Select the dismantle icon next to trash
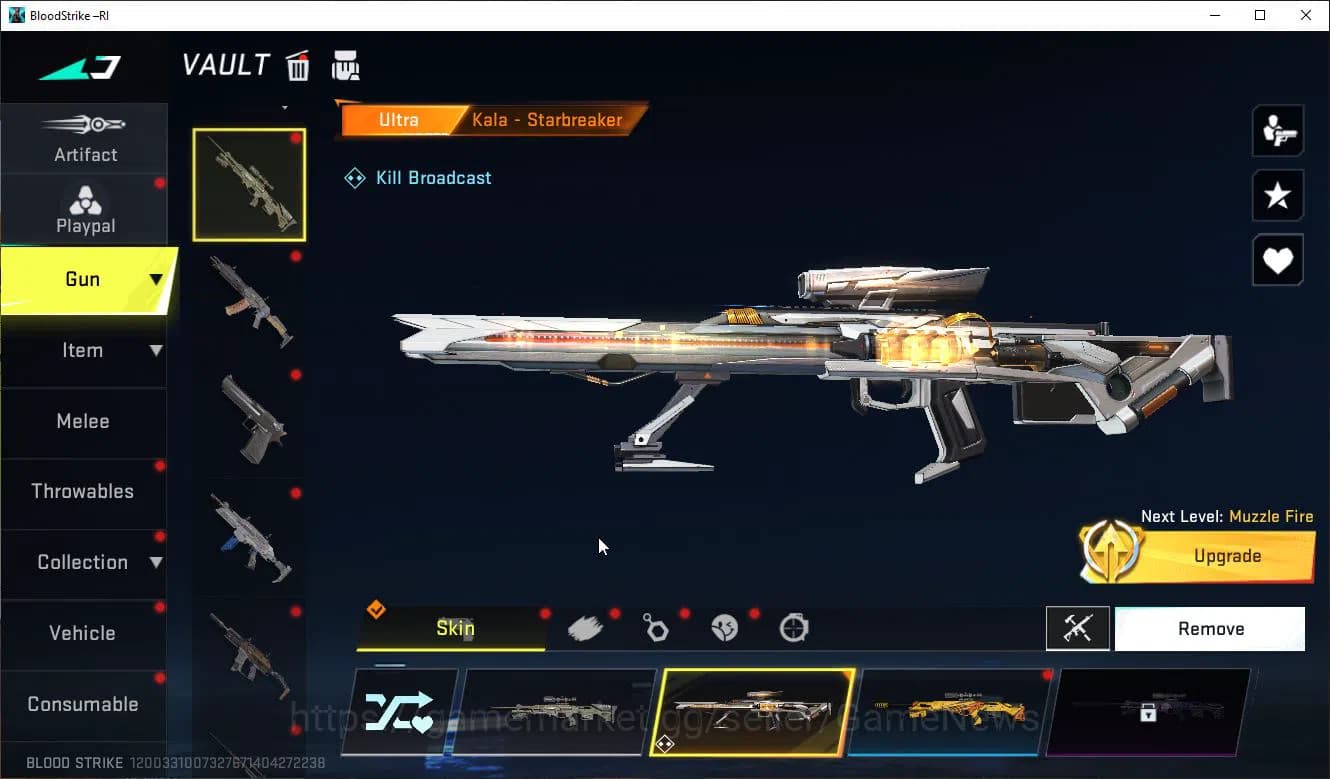The image size is (1330, 779). point(345,64)
